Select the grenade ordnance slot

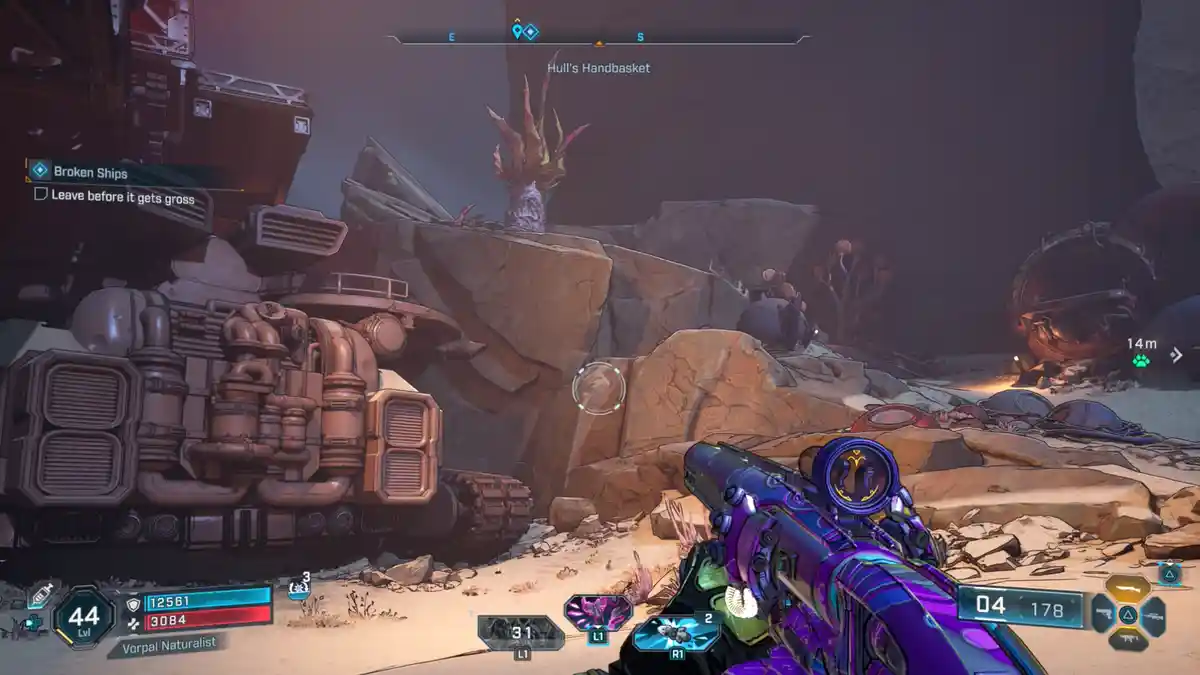pos(675,633)
